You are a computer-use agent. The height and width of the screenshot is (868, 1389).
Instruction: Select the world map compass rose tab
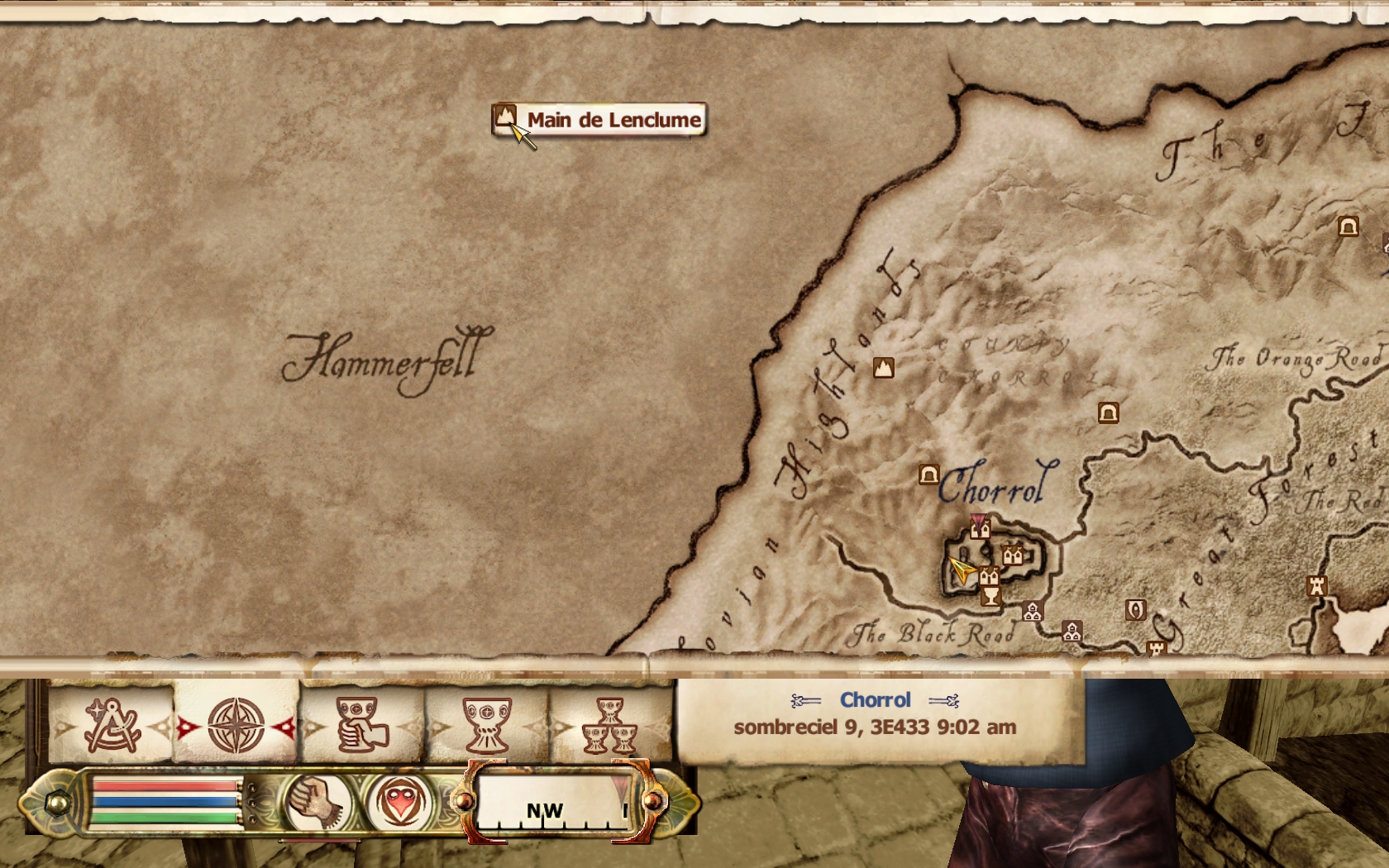tap(236, 726)
